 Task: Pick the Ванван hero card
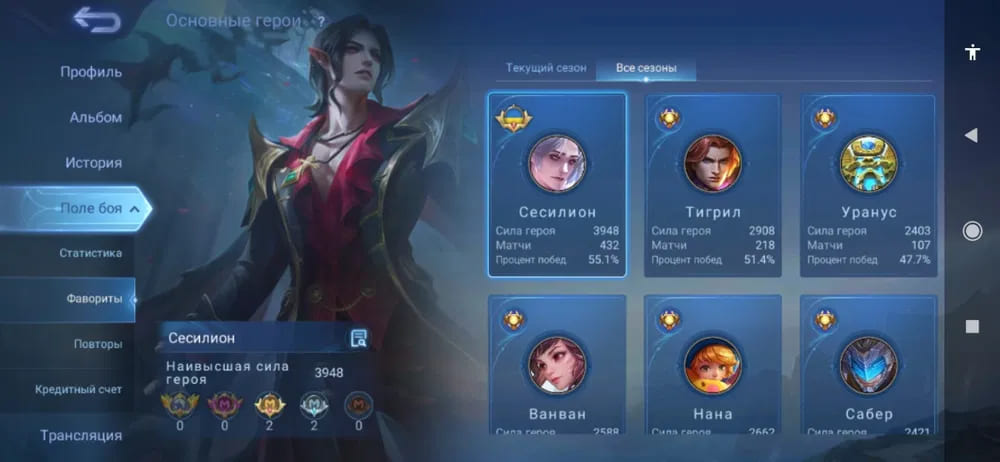click(x=557, y=365)
